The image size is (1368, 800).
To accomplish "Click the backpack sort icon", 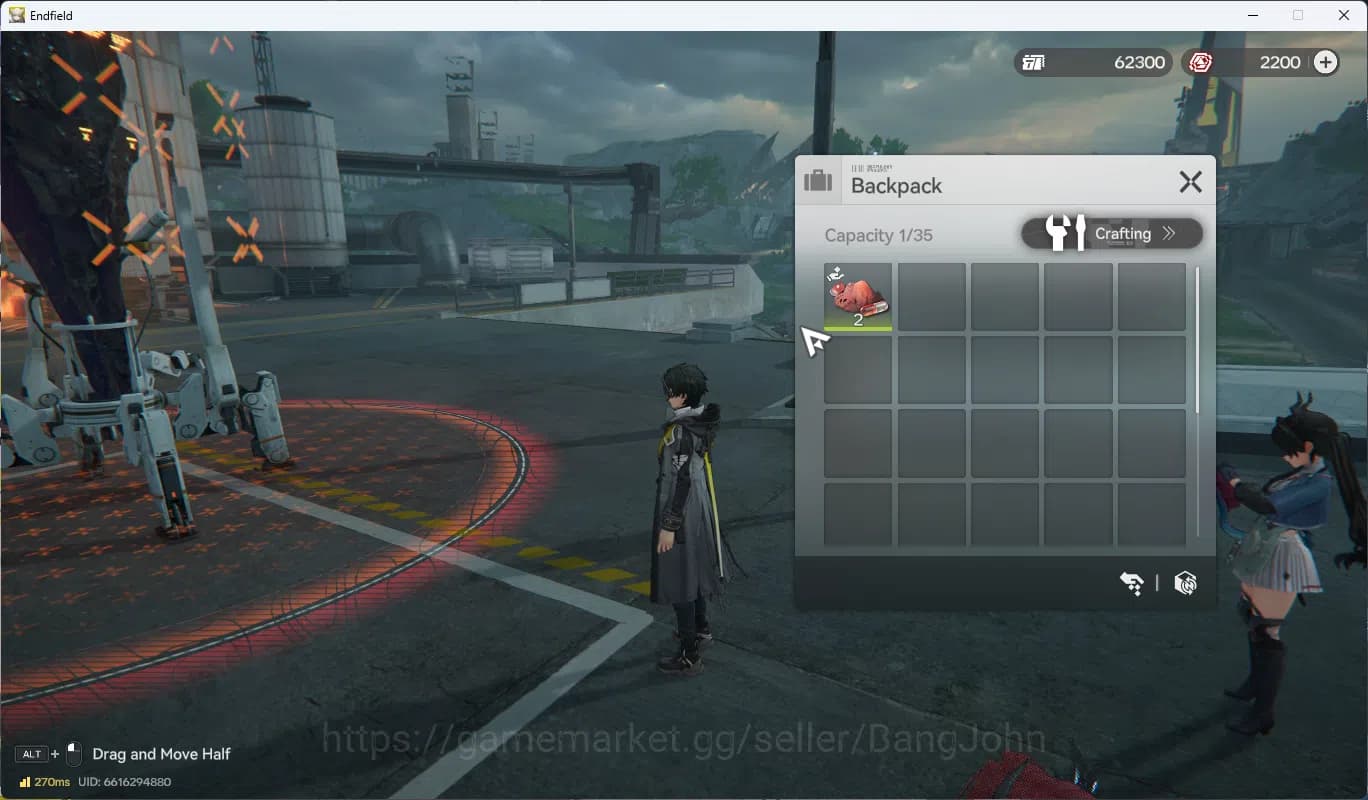I will pyautogui.click(x=1131, y=583).
